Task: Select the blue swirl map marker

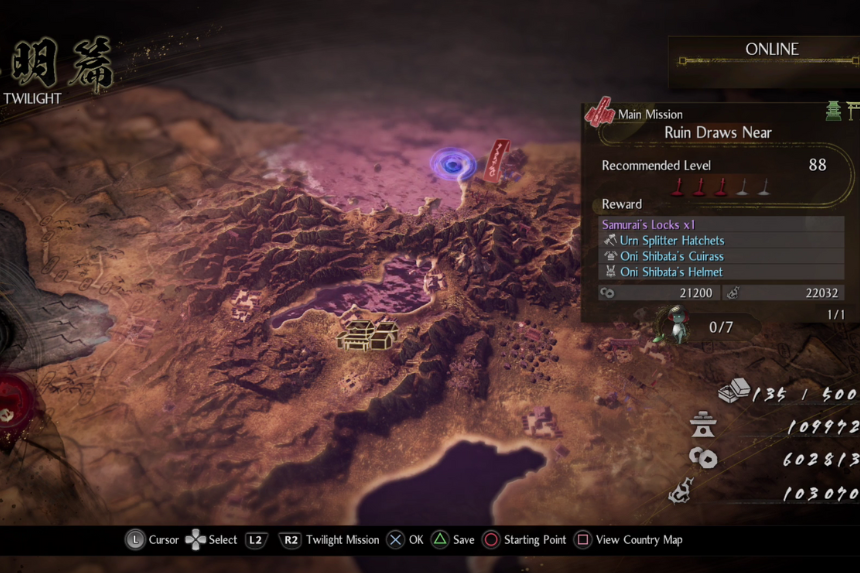Action: click(453, 164)
